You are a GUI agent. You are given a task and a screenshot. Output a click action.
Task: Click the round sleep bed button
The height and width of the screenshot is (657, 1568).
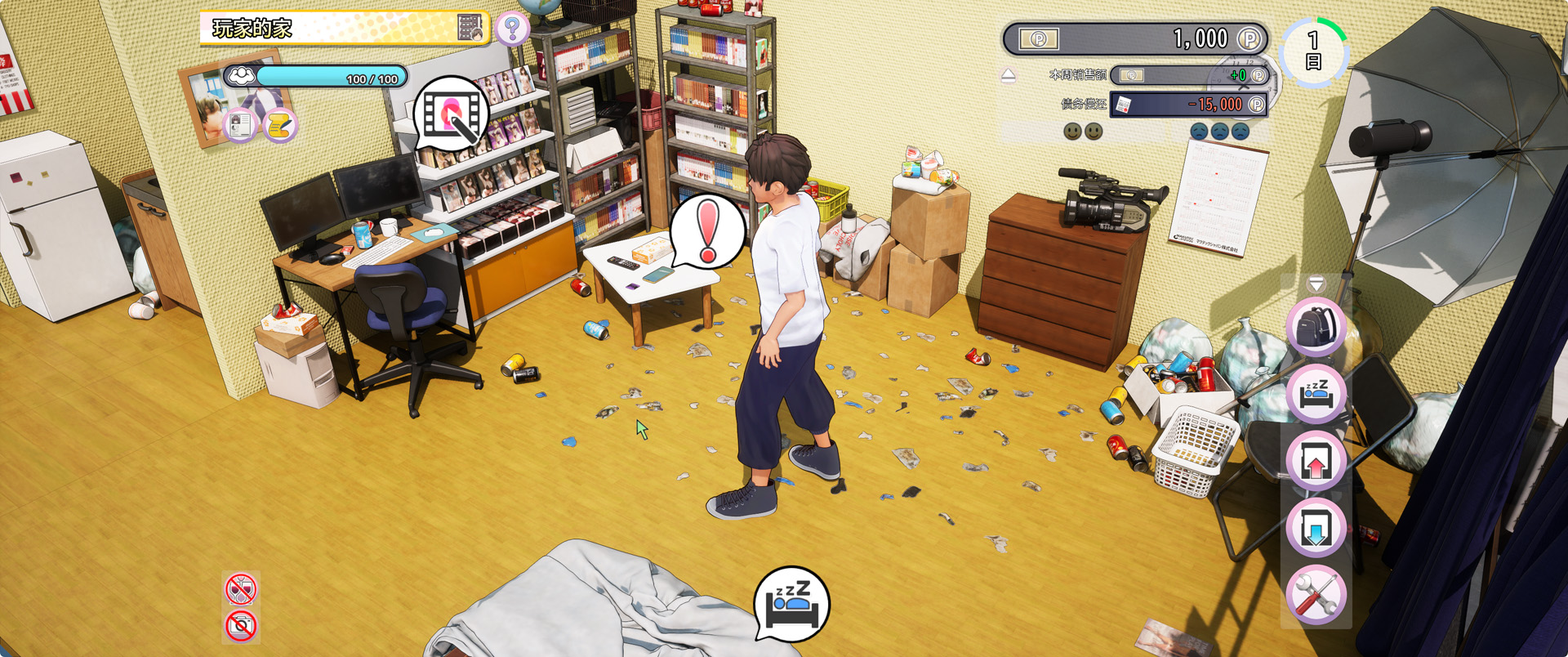[1315, 394]
